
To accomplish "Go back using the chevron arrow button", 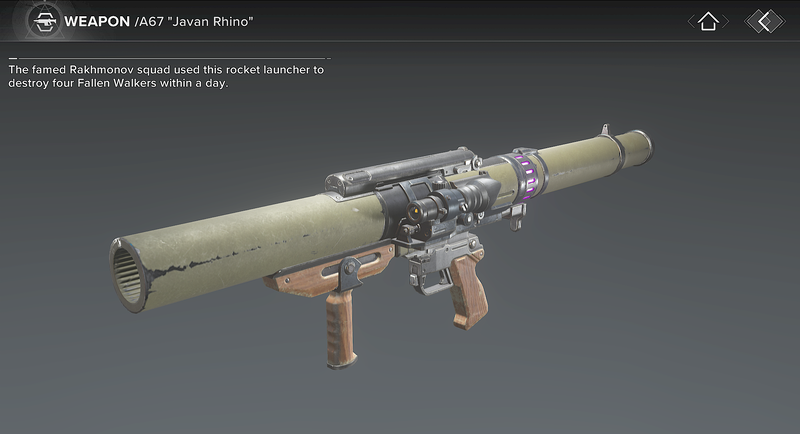I will pyautogui.click(x=765, y=21).
